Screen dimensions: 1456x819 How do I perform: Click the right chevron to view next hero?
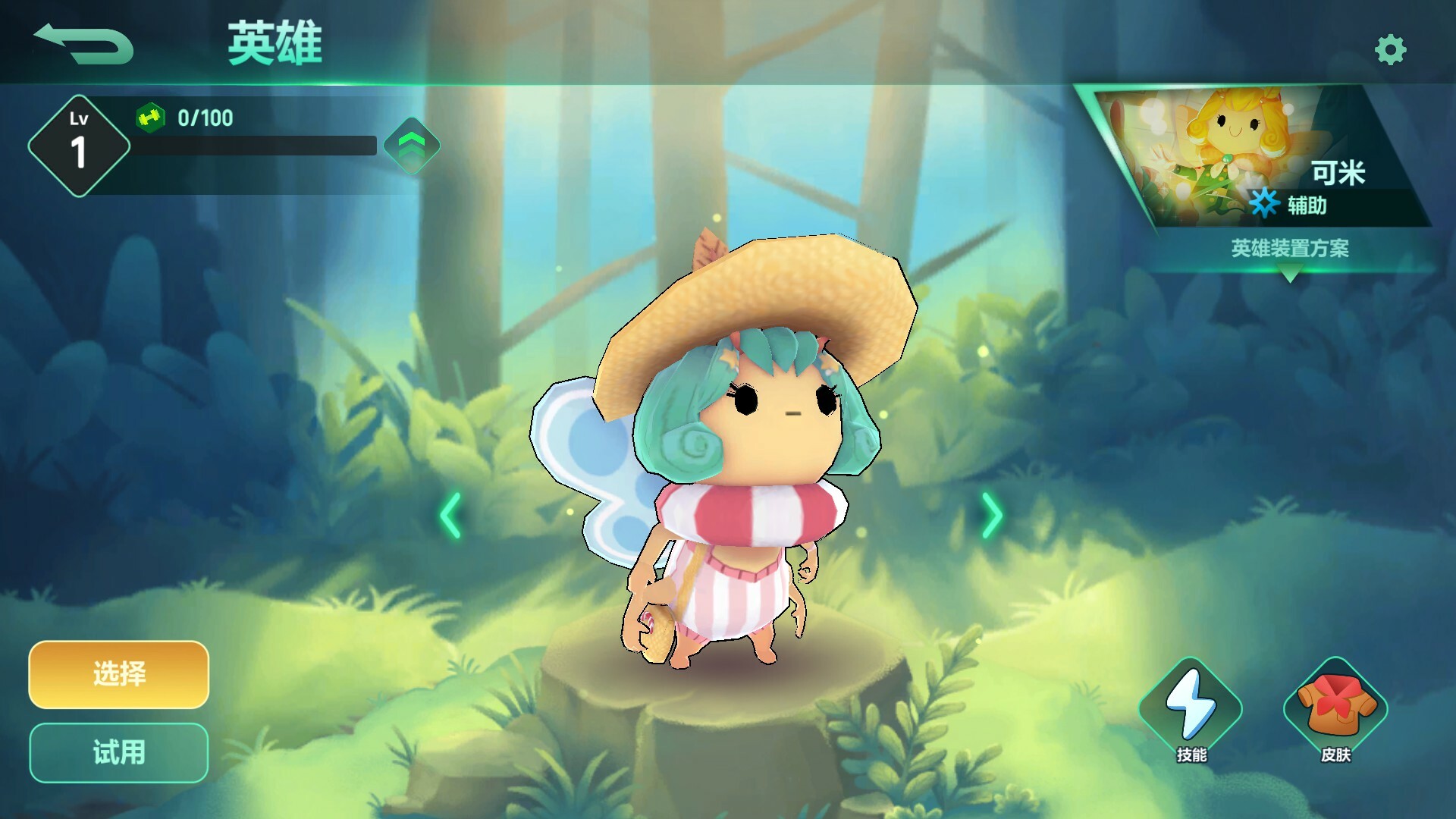(992, 516)
